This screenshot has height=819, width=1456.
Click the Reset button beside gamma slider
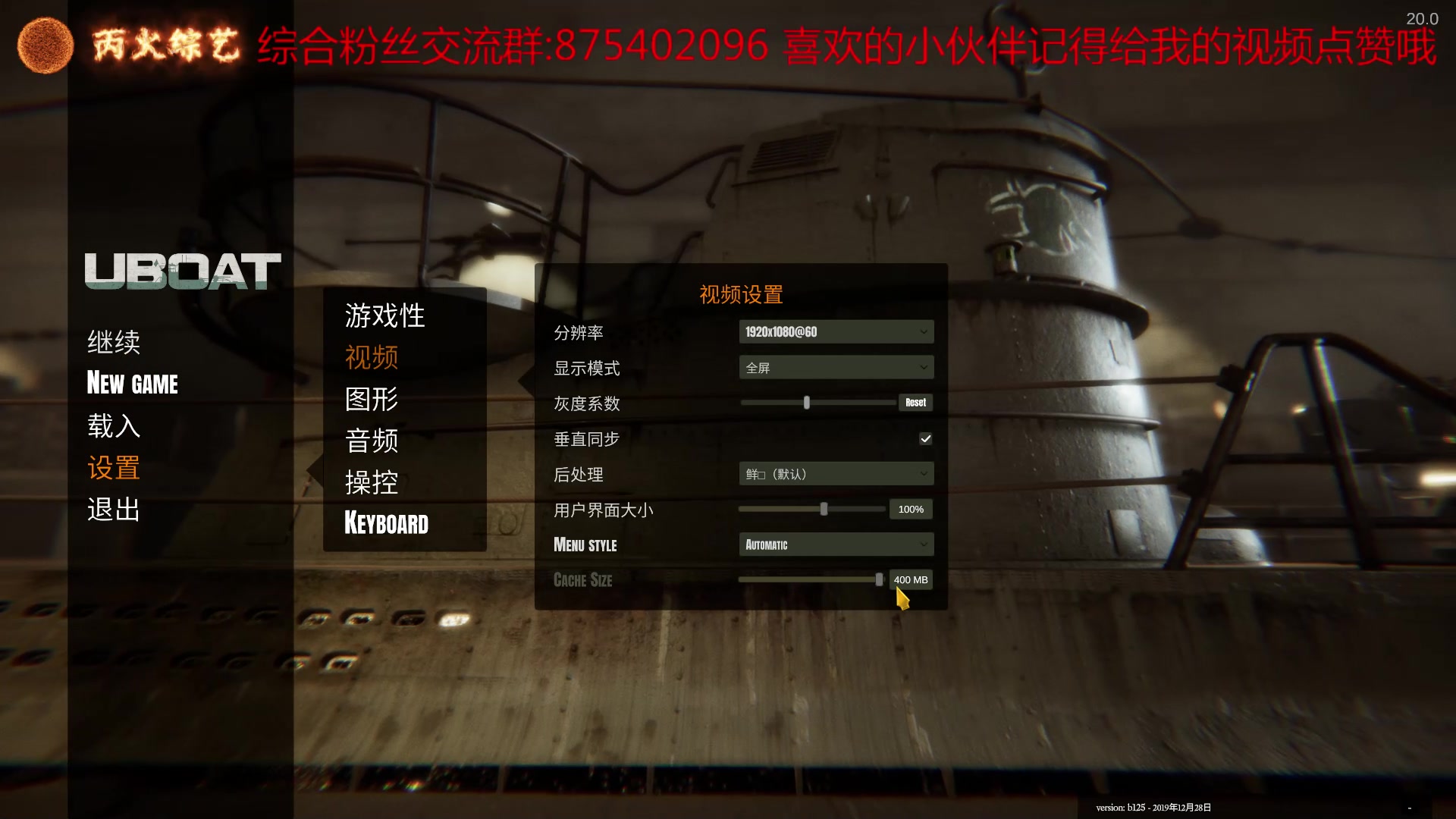(915, 402)
